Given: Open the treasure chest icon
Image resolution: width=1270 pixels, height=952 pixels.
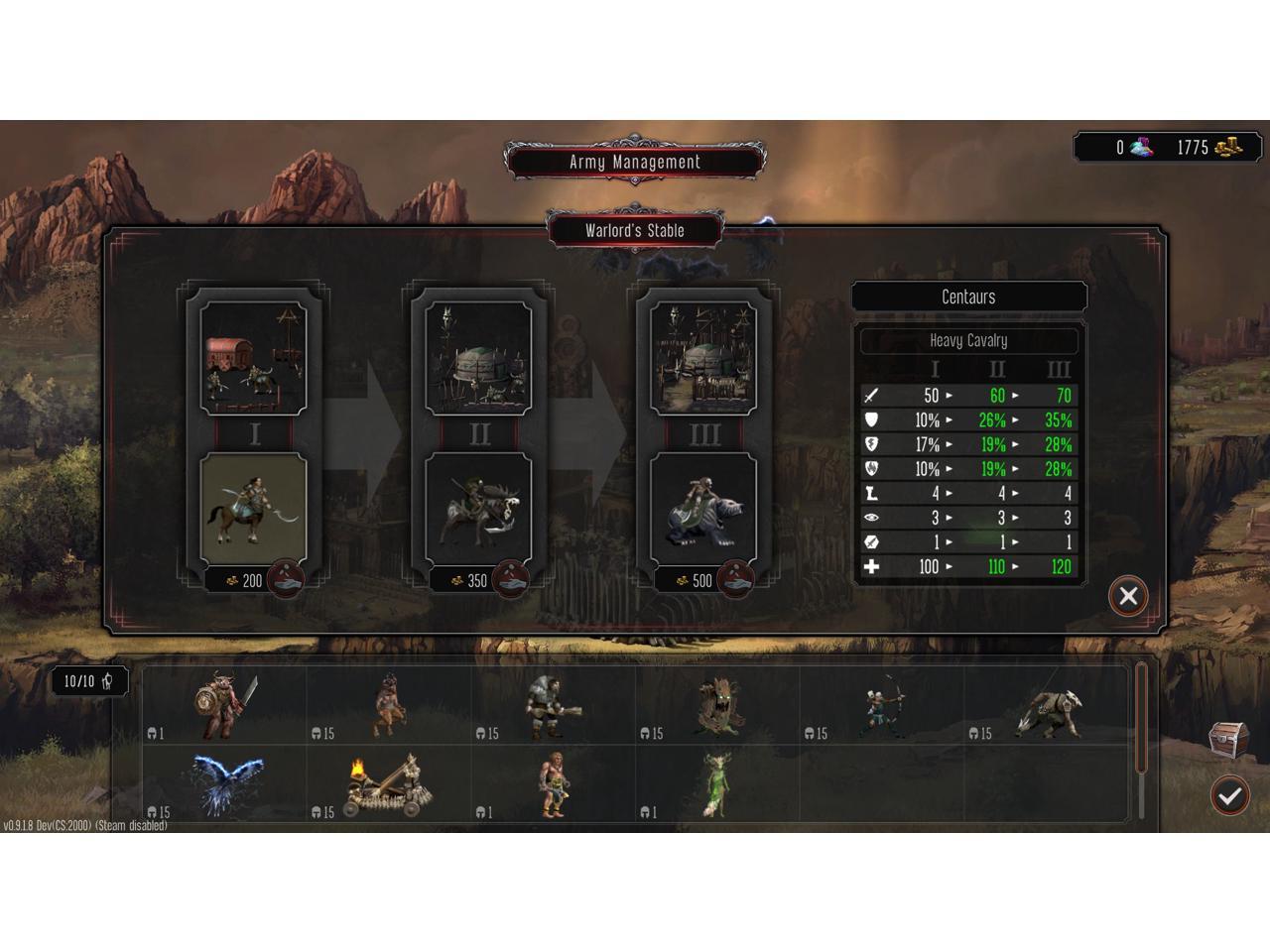Looking at the screenshot, I should (1227, 739).
